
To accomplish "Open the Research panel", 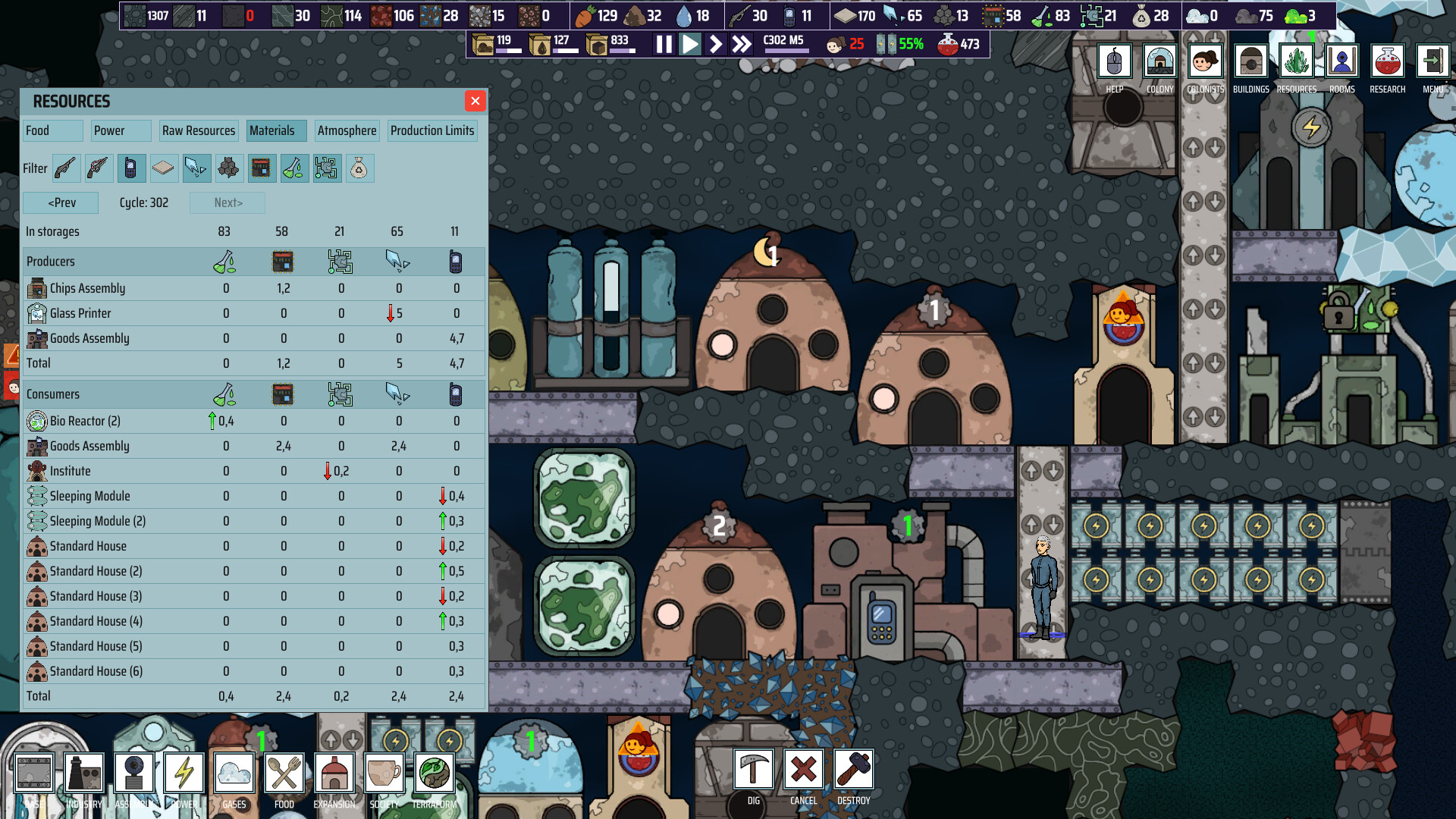I will pos(1387,62).
